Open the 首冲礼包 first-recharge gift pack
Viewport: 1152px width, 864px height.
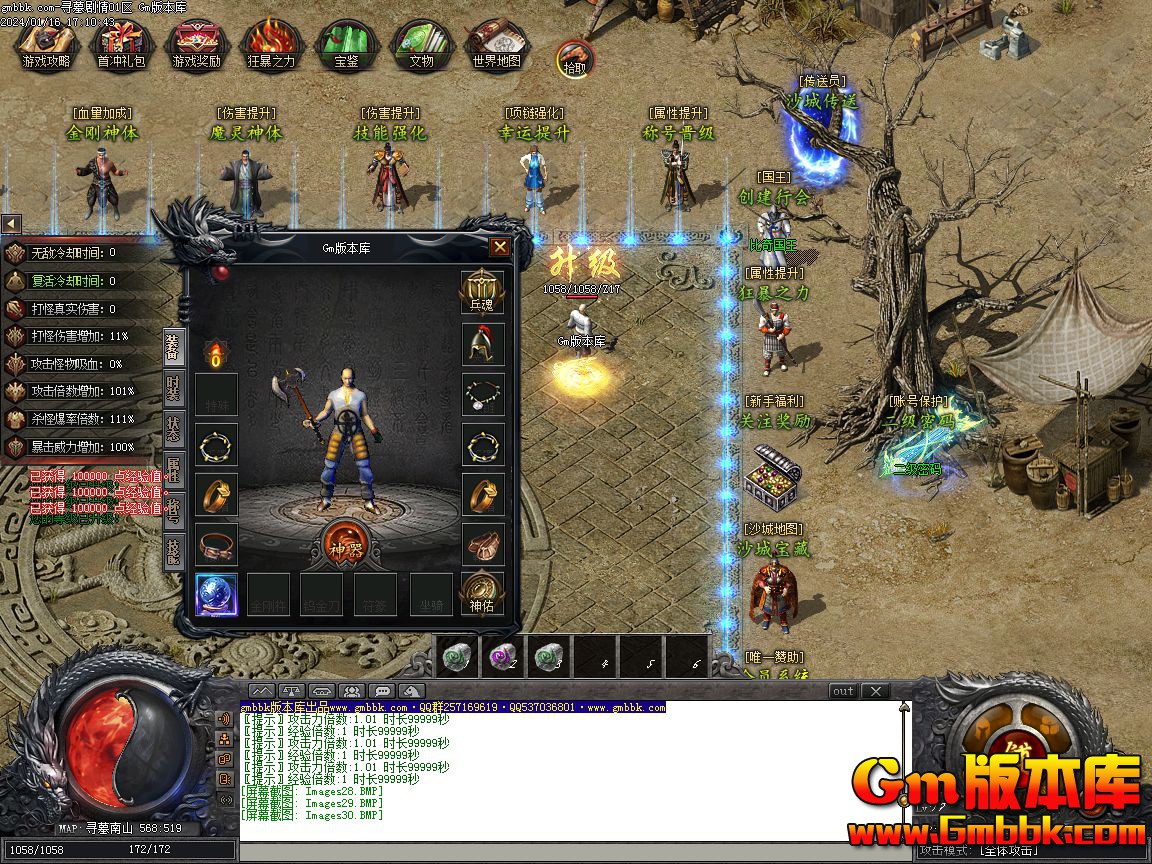[x=120, y=45]
